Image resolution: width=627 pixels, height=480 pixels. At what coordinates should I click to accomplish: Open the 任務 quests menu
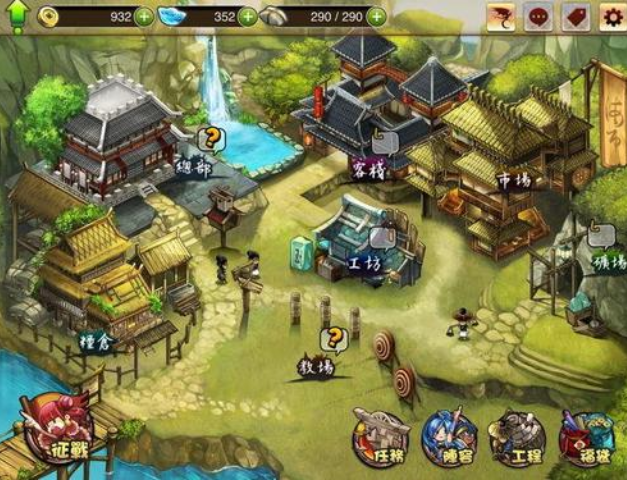pos(381,437)
